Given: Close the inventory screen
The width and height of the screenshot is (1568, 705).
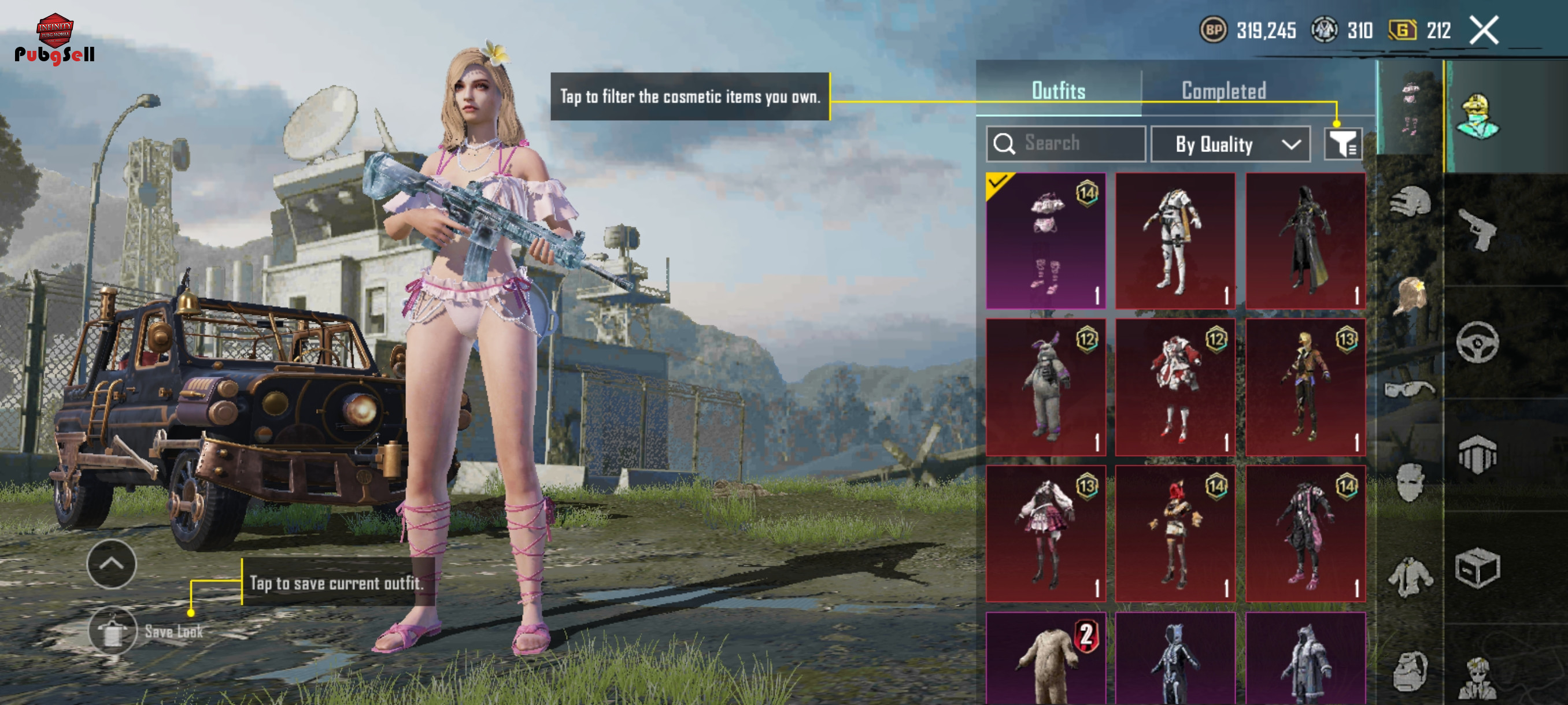Looking at the screenshot, I should [1484, 31].
